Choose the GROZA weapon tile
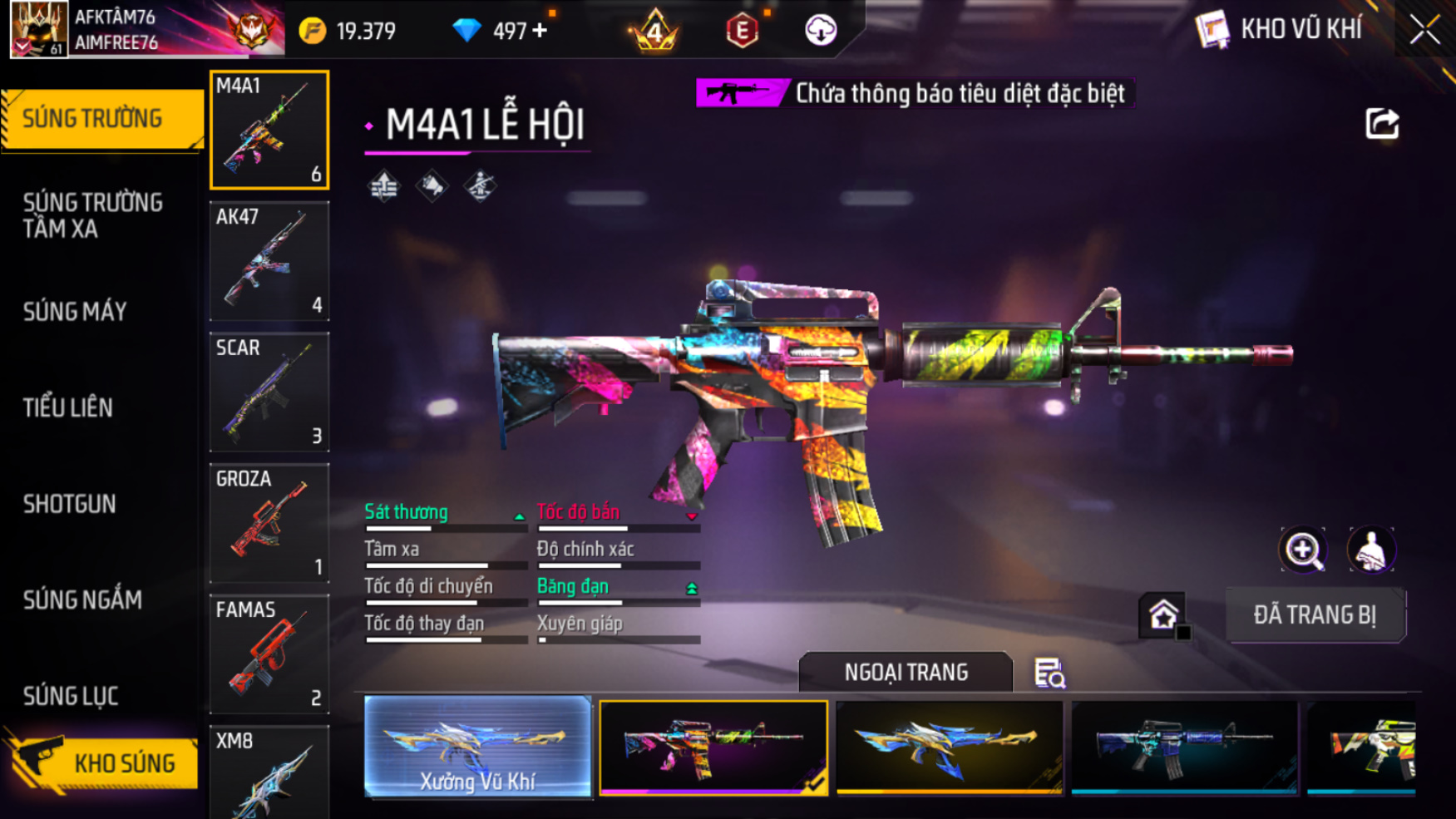Screen dimensions: 1456x819 [x=269, y=523]
